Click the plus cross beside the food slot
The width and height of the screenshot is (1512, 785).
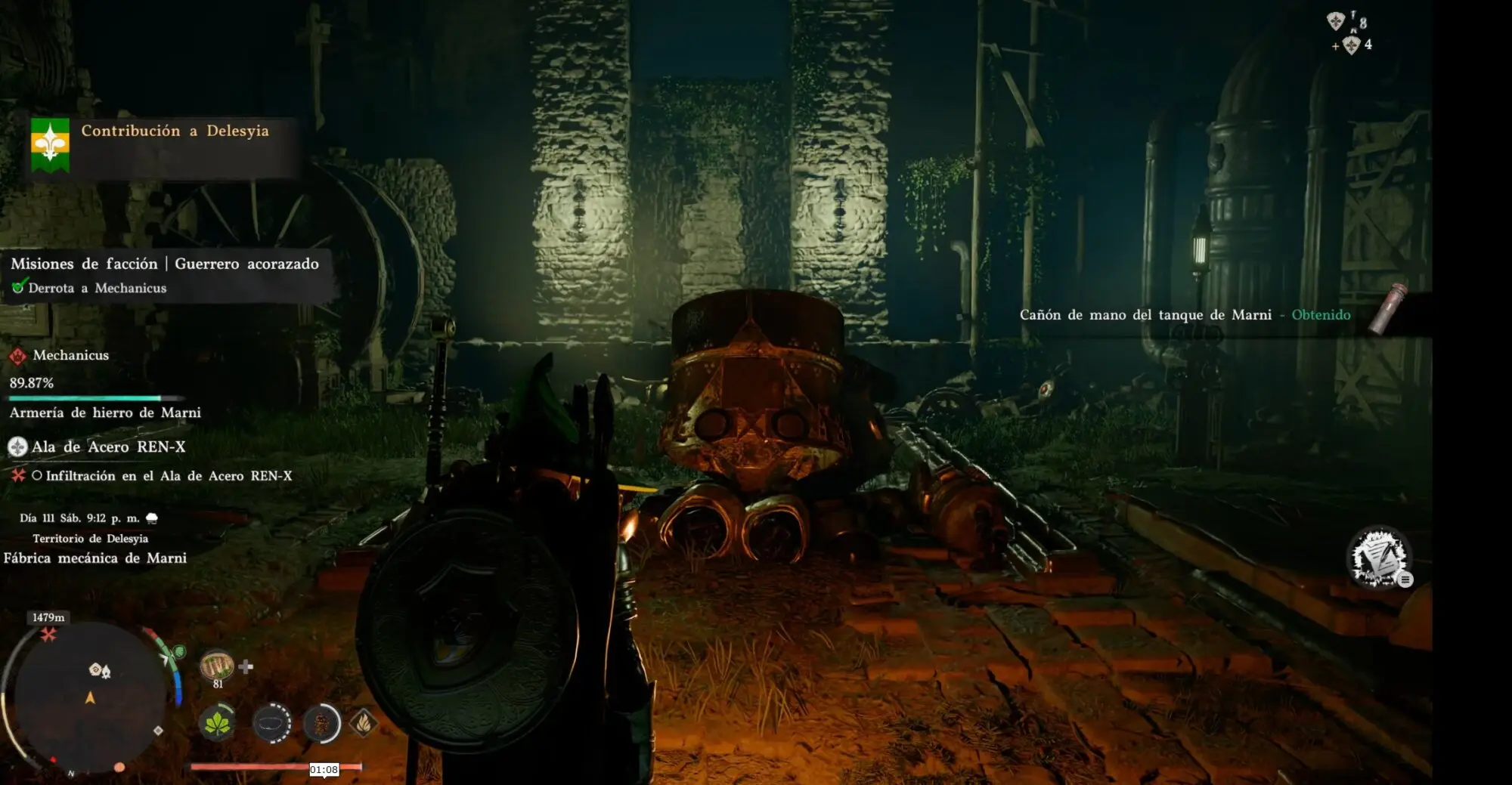point(246,666)
